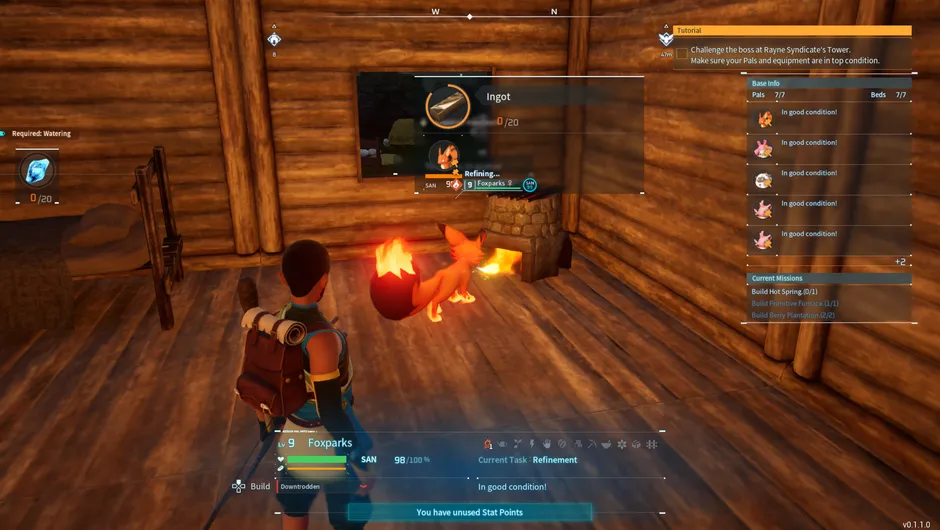
Task: Select the Build Berry Plantation mission
Action: [x=793, y=315]
